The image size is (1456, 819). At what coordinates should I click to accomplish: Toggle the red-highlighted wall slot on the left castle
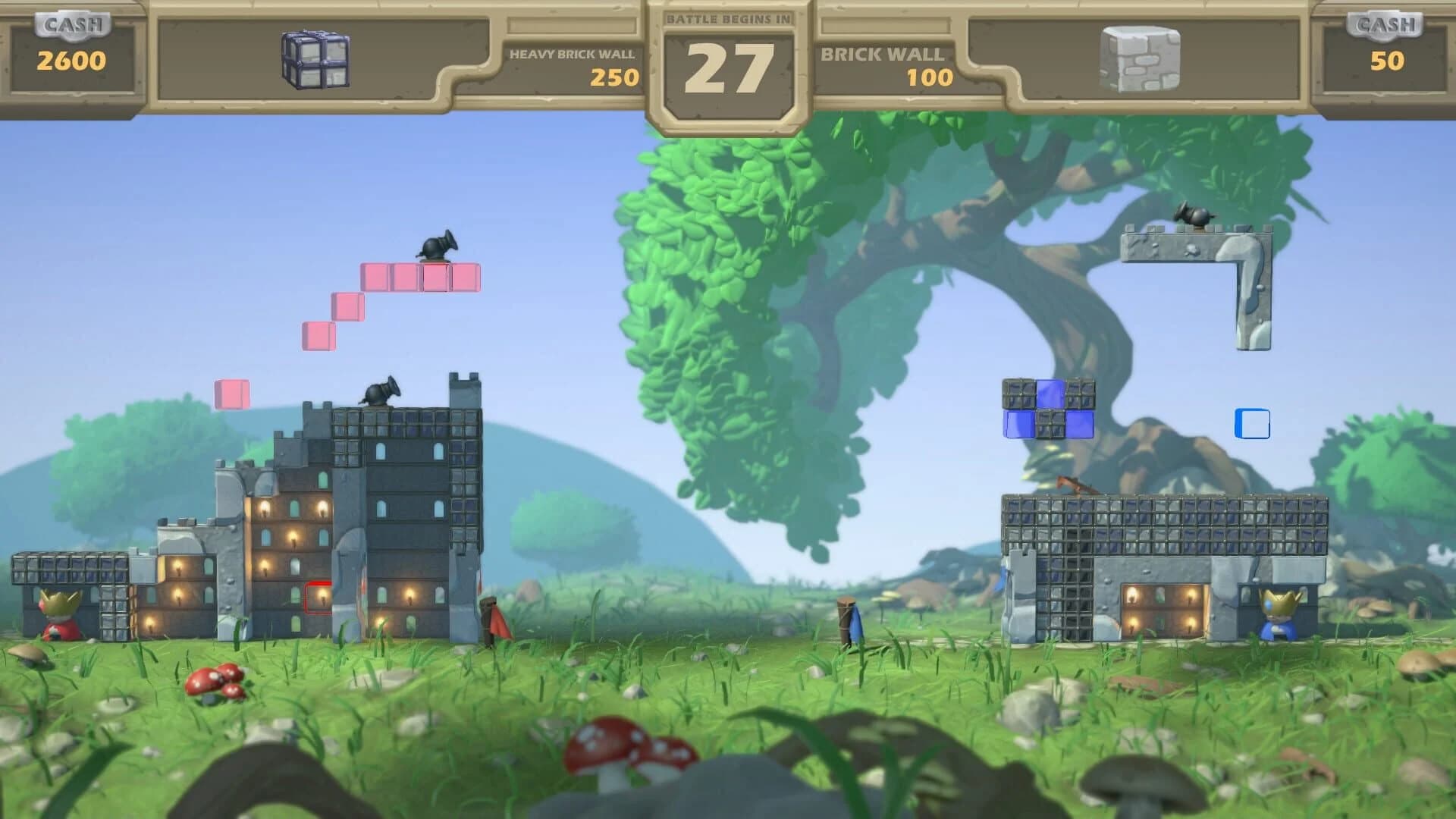coord(318,597)
